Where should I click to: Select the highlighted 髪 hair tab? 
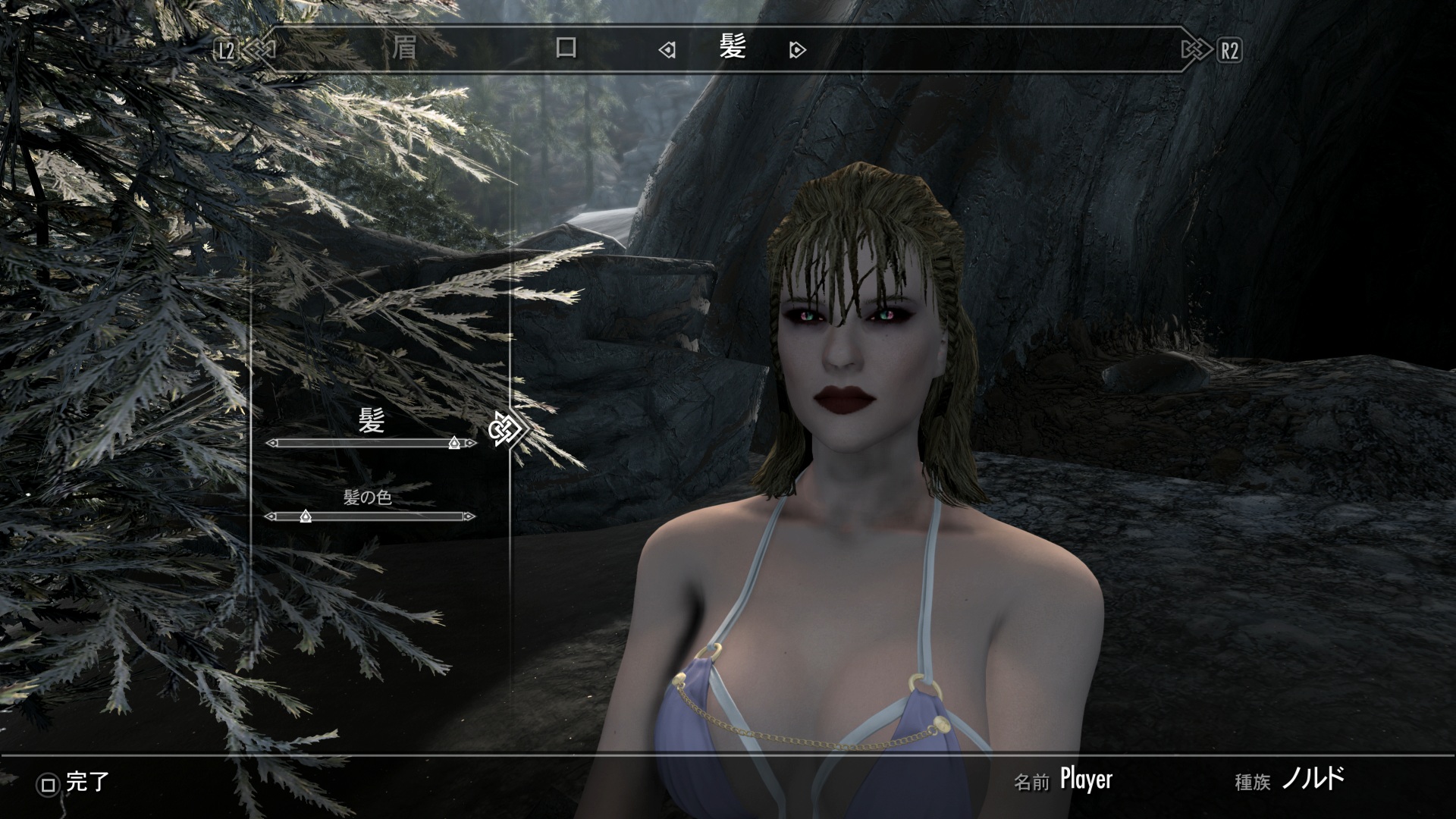[733, 48]
